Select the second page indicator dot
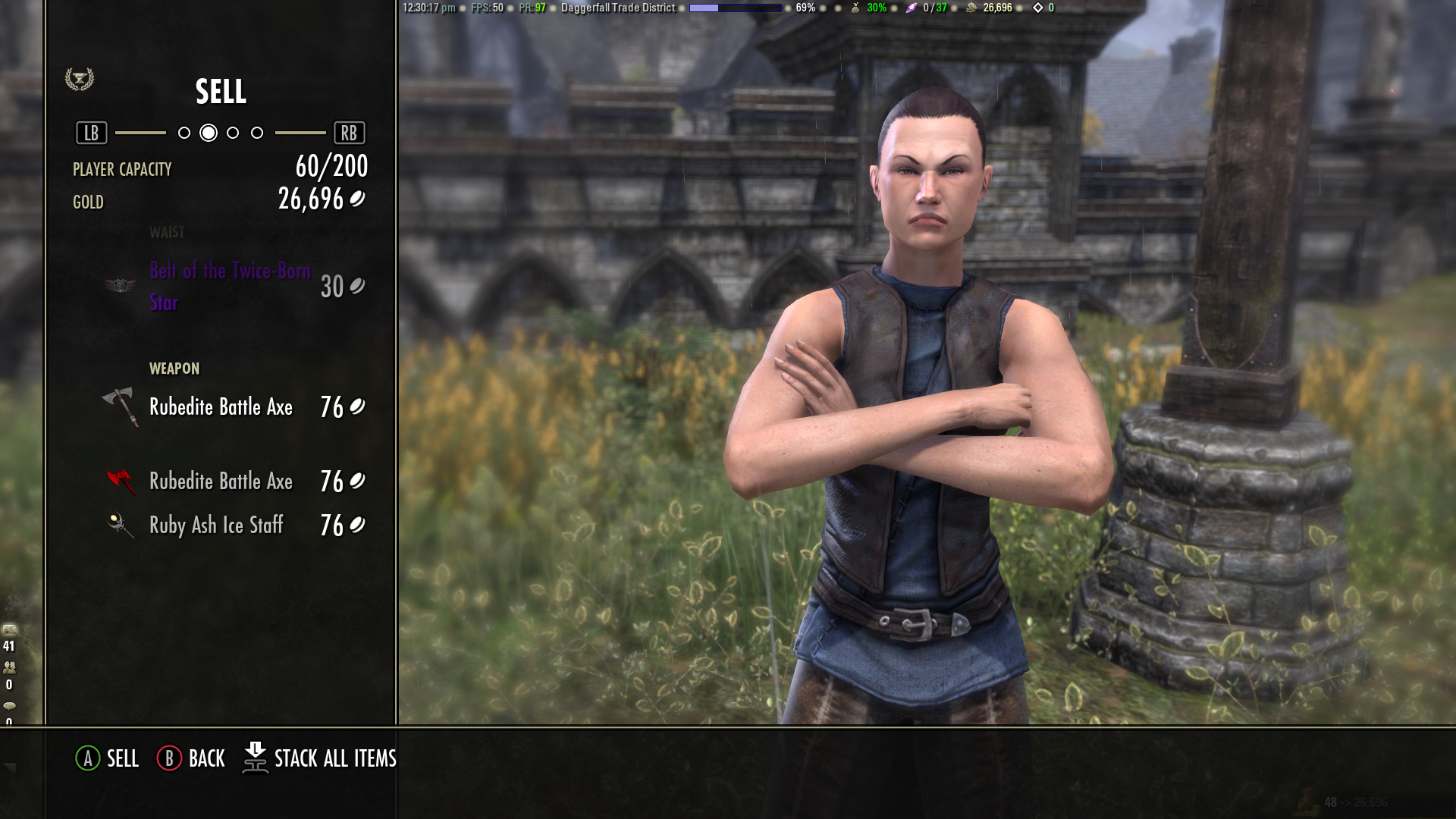This screenshot has height=819, width=1456. point(207,132)
